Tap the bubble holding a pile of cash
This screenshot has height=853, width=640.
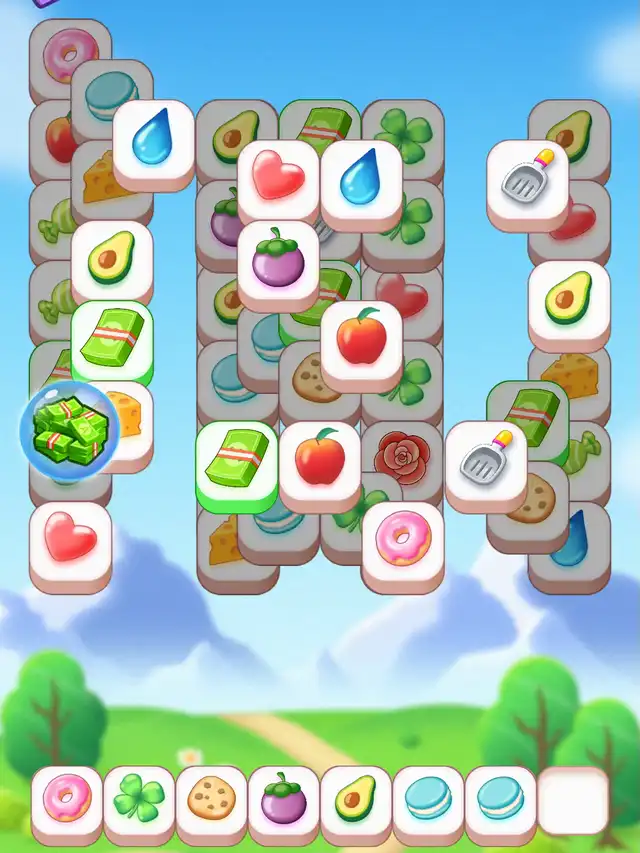point(69,428)
